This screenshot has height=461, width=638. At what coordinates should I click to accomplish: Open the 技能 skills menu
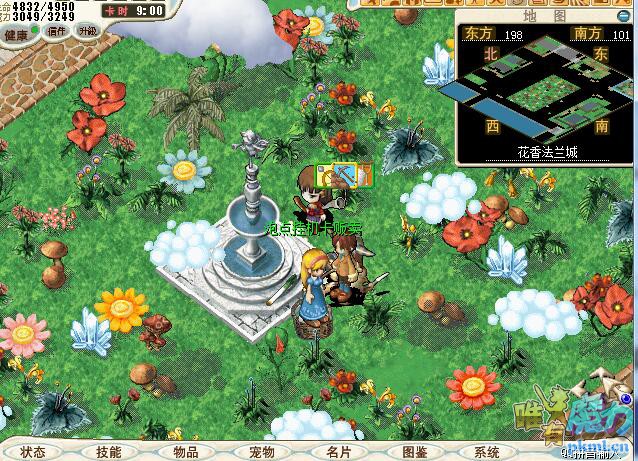point(109,452)
